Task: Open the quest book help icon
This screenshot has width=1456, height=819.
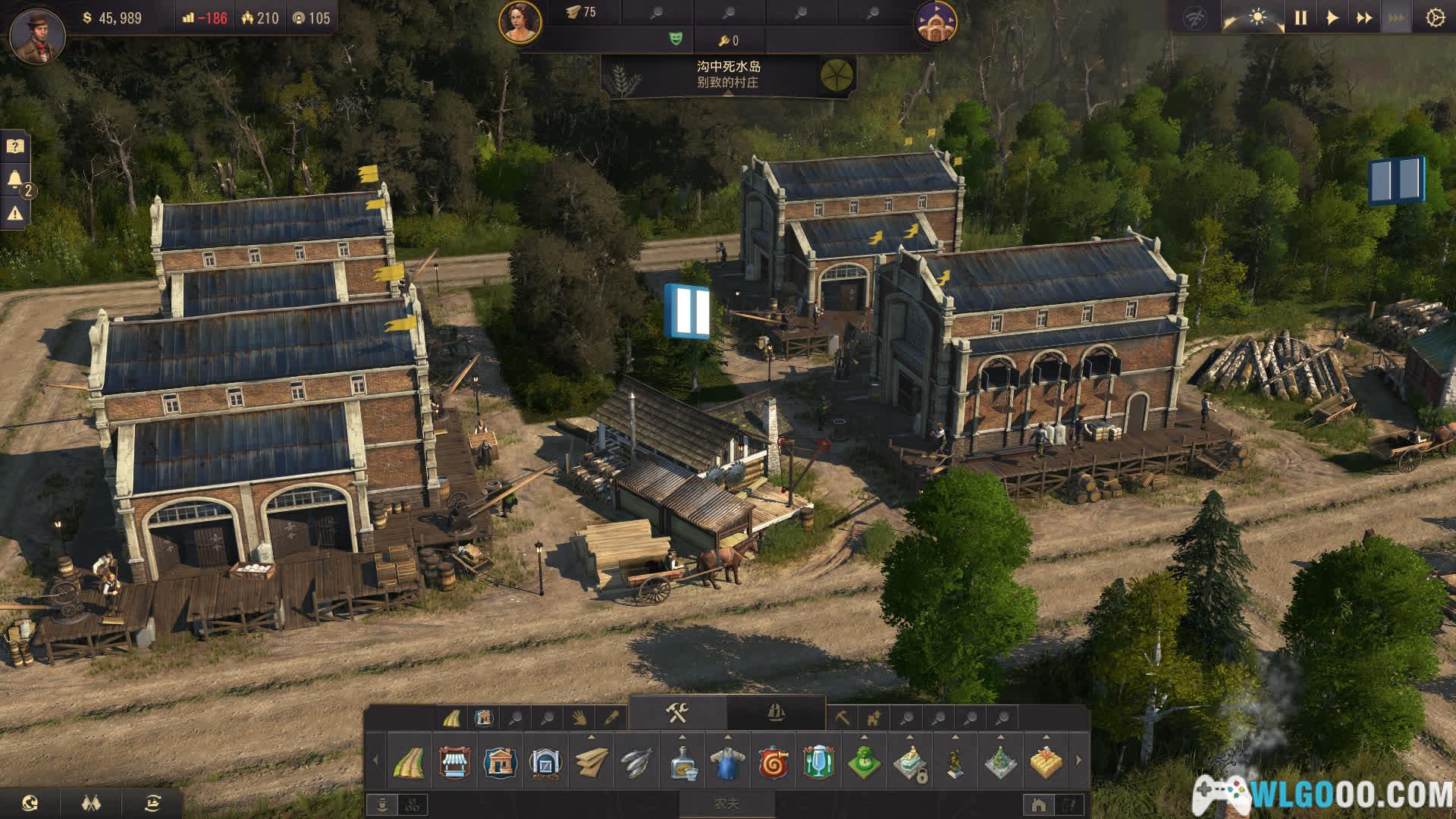Action: click(15, 146)
